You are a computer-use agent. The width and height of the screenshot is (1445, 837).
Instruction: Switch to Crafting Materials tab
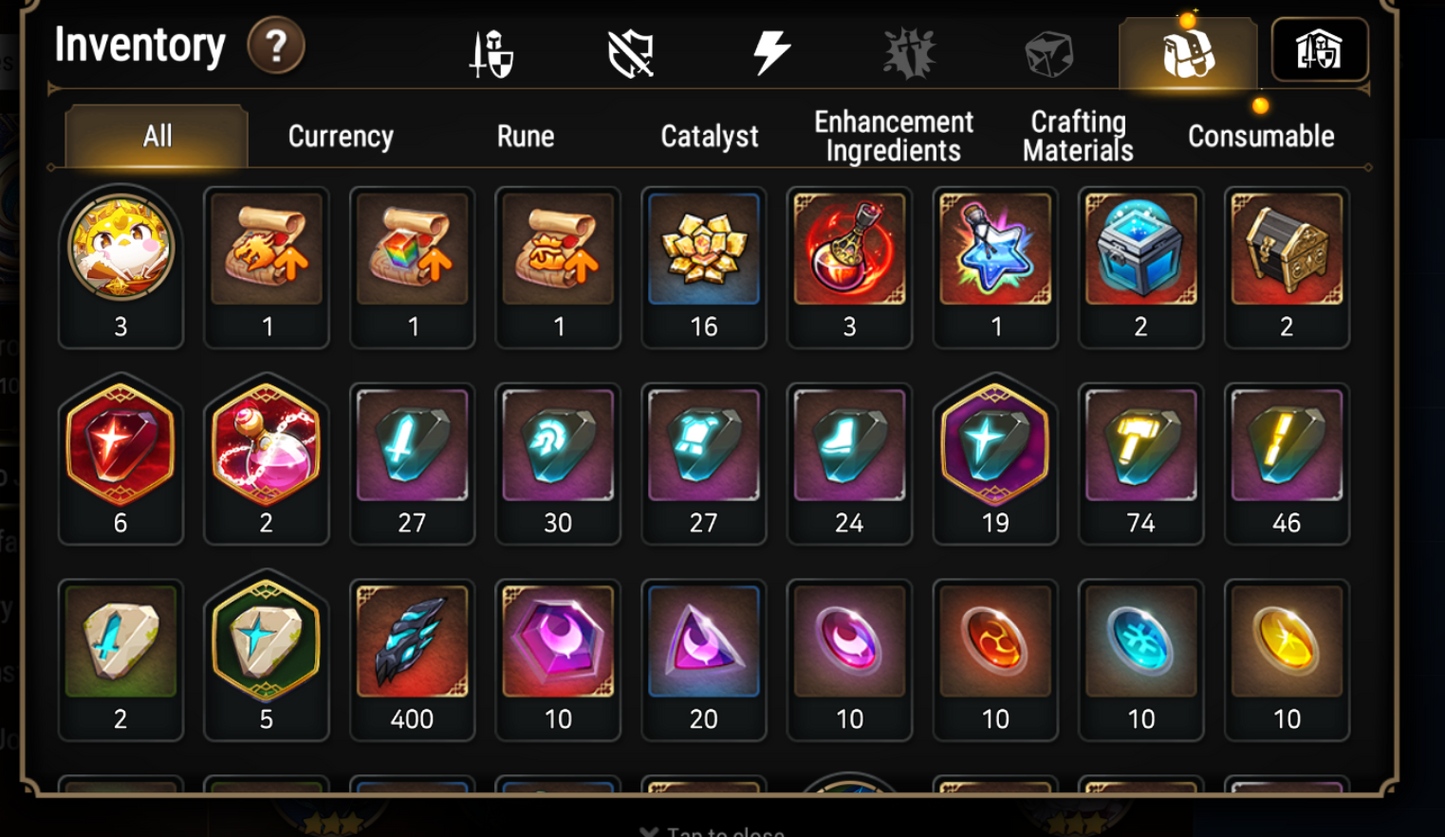[1078, 136]
